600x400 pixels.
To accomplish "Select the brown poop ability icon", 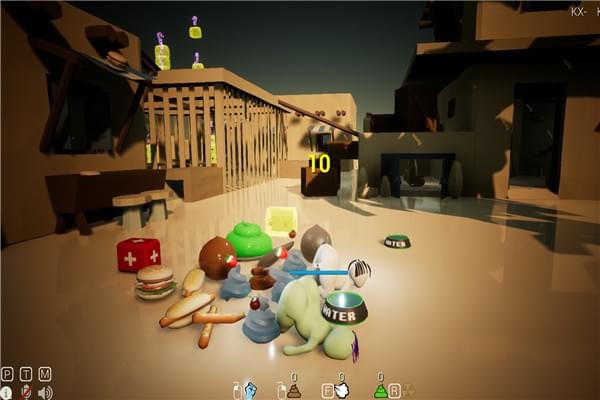I will click(294, 391).
